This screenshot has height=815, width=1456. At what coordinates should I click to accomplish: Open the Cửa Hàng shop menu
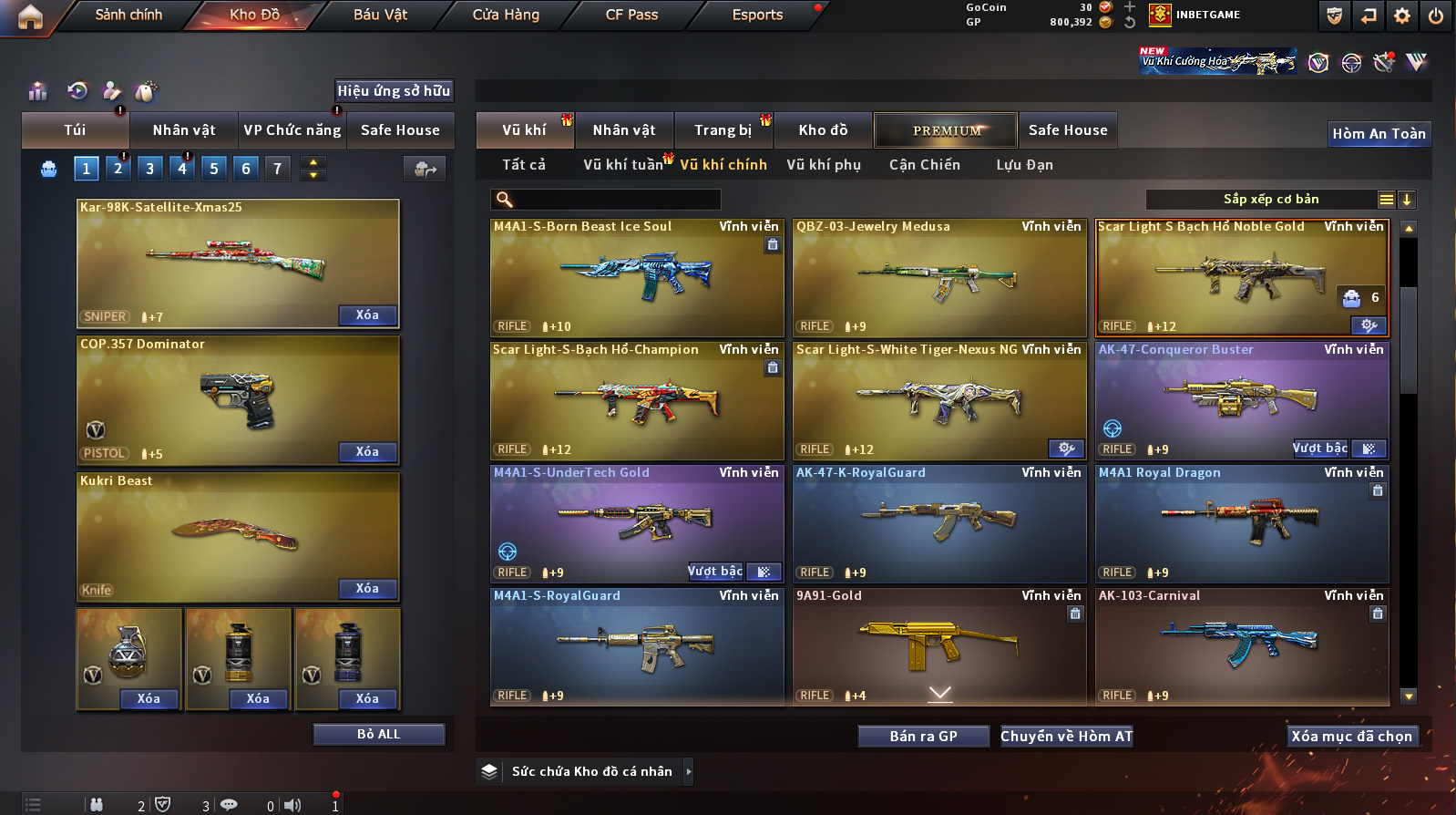click(x=506, y=15)
